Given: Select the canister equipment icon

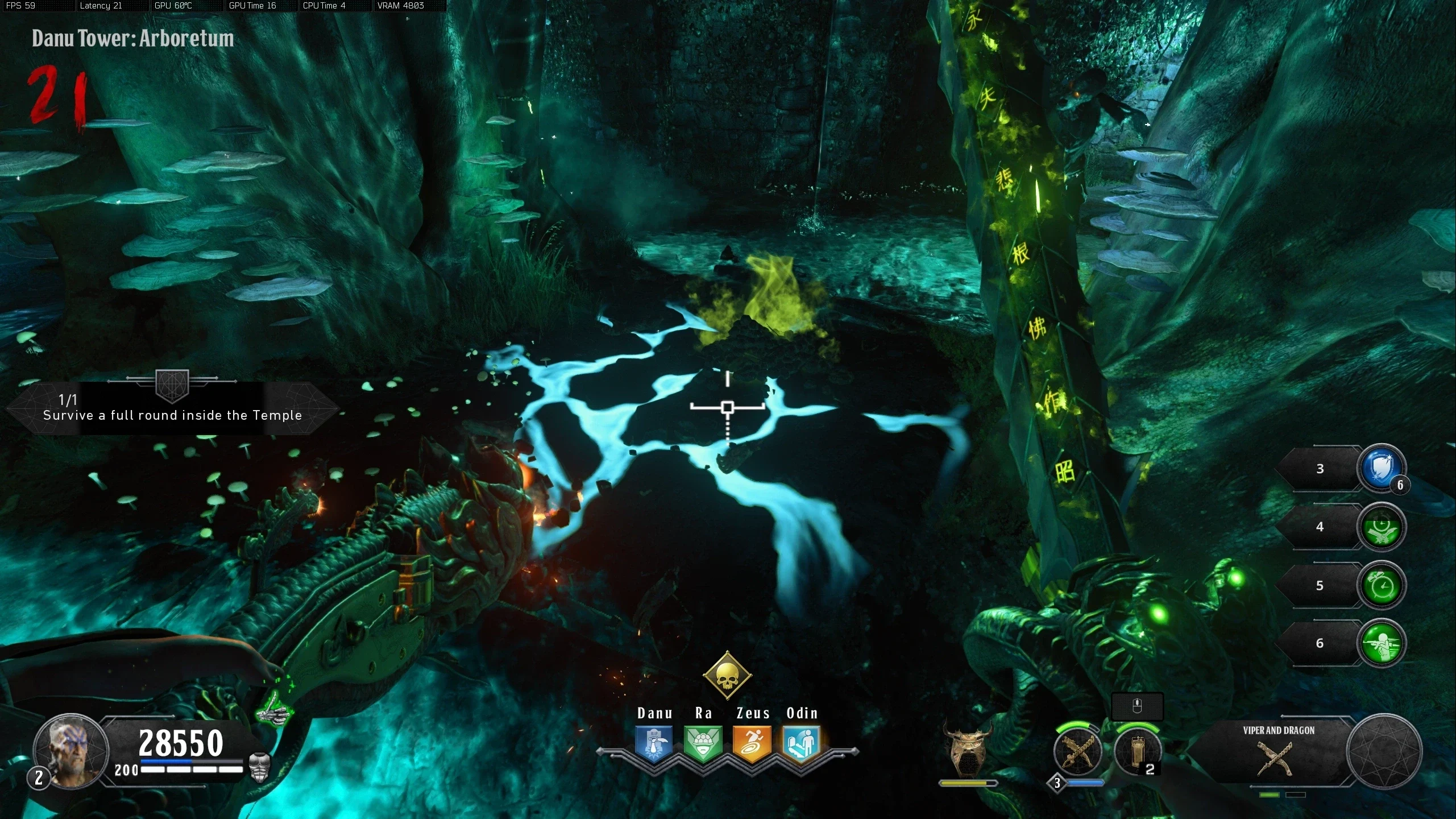Looking at the screenshot, I should (x=1138, y=751).
